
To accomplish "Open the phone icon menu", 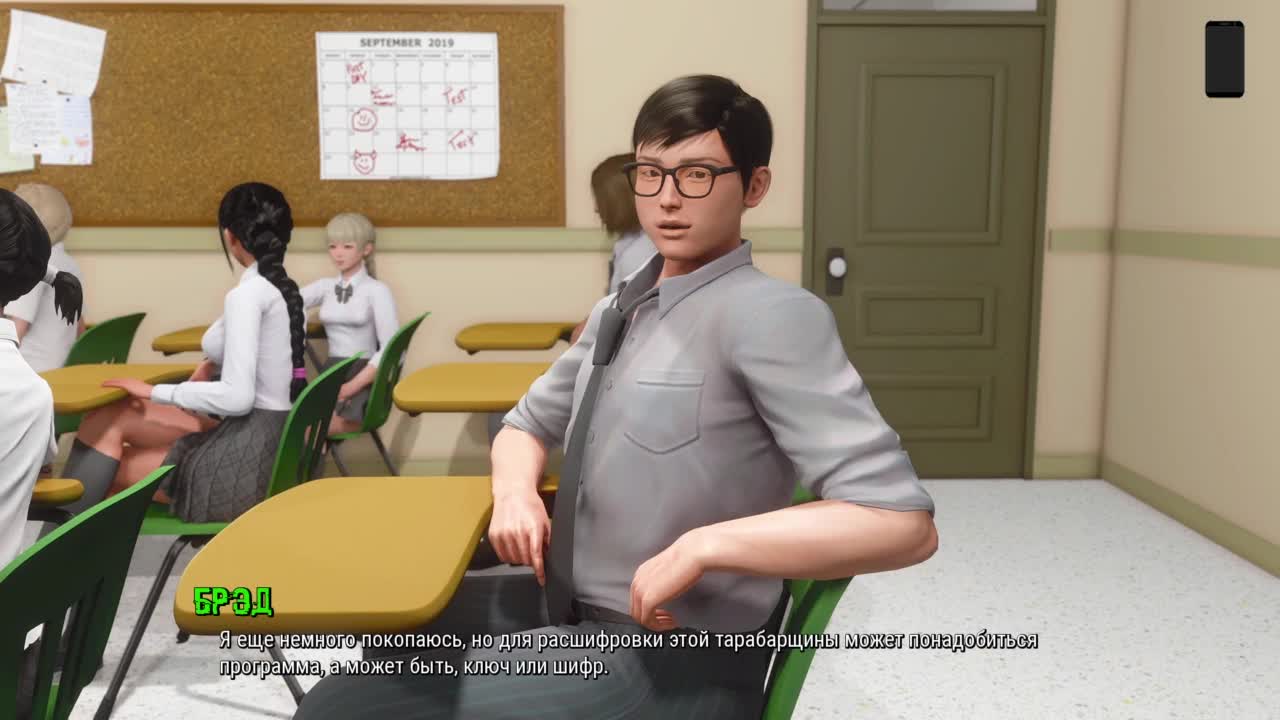I will [x=1224, y=59].
